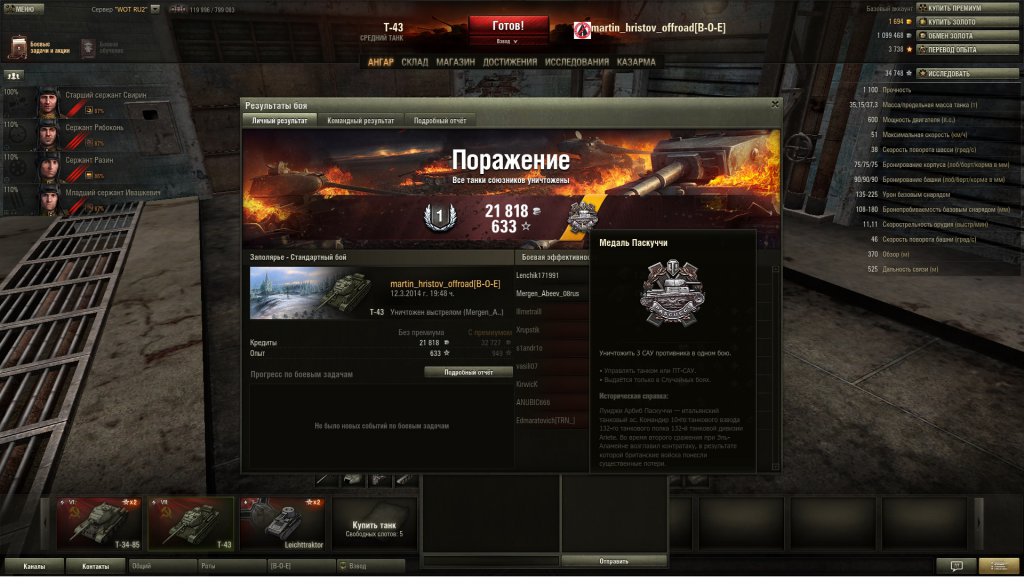Open the ИССЛЕДОВАНИЯ section

[576, 62]
